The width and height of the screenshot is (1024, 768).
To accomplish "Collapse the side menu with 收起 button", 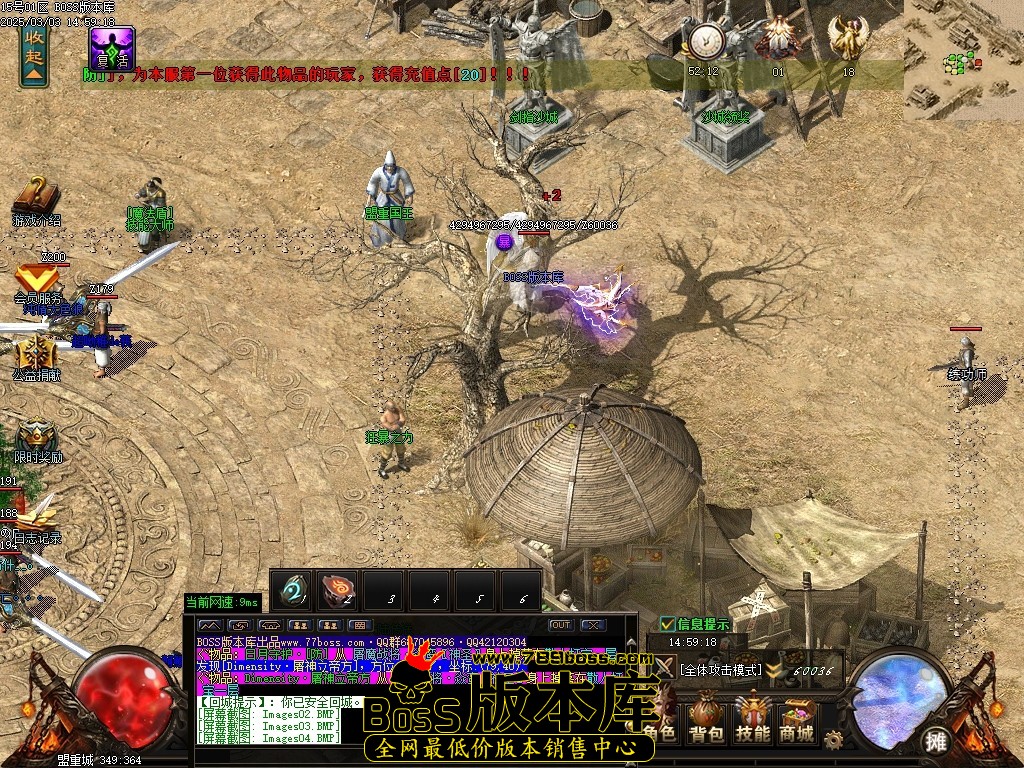I will click(x=34, y=54).
